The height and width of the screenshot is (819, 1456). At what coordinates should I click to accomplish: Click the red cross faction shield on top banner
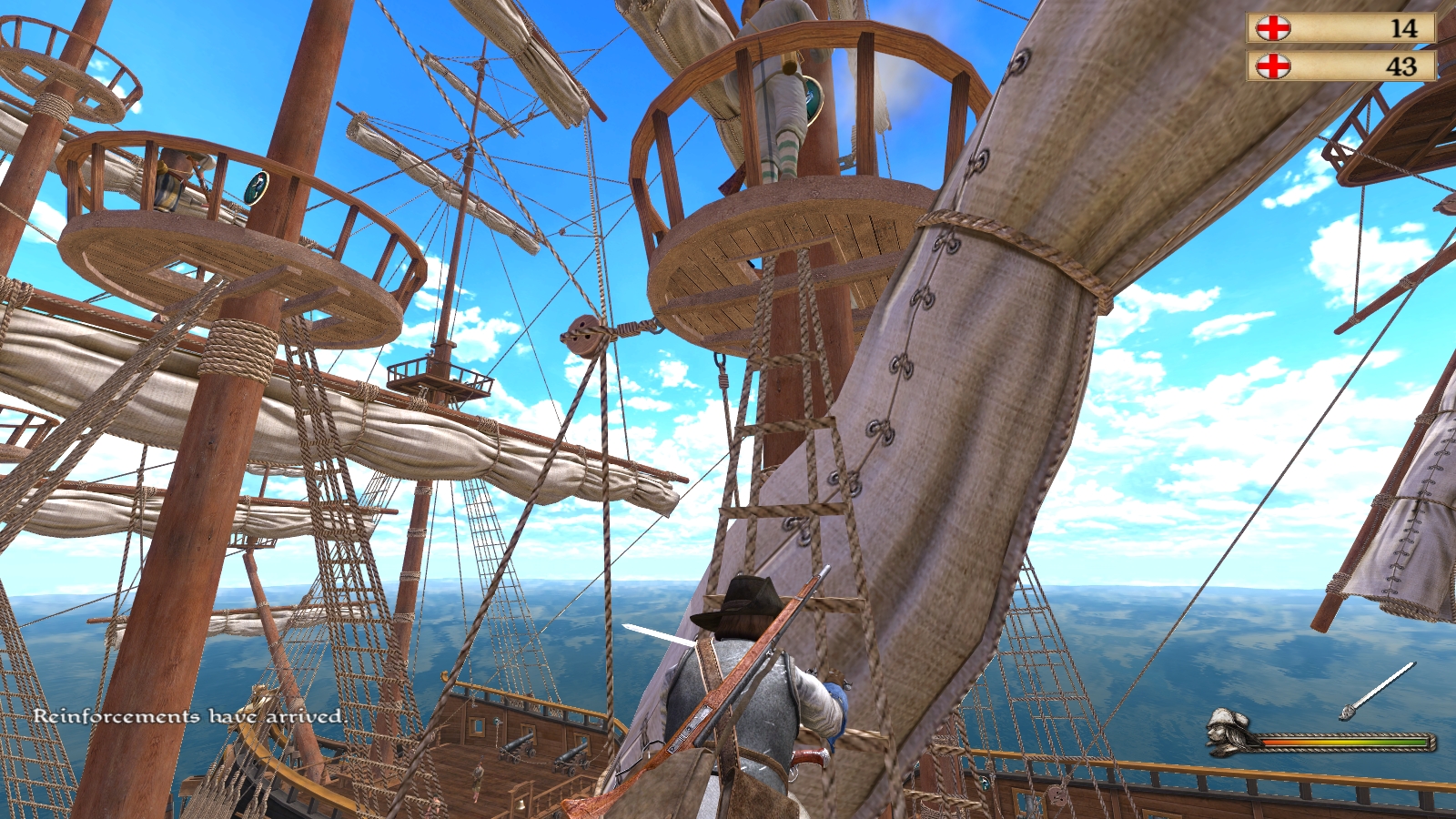tap(1272, 28)
